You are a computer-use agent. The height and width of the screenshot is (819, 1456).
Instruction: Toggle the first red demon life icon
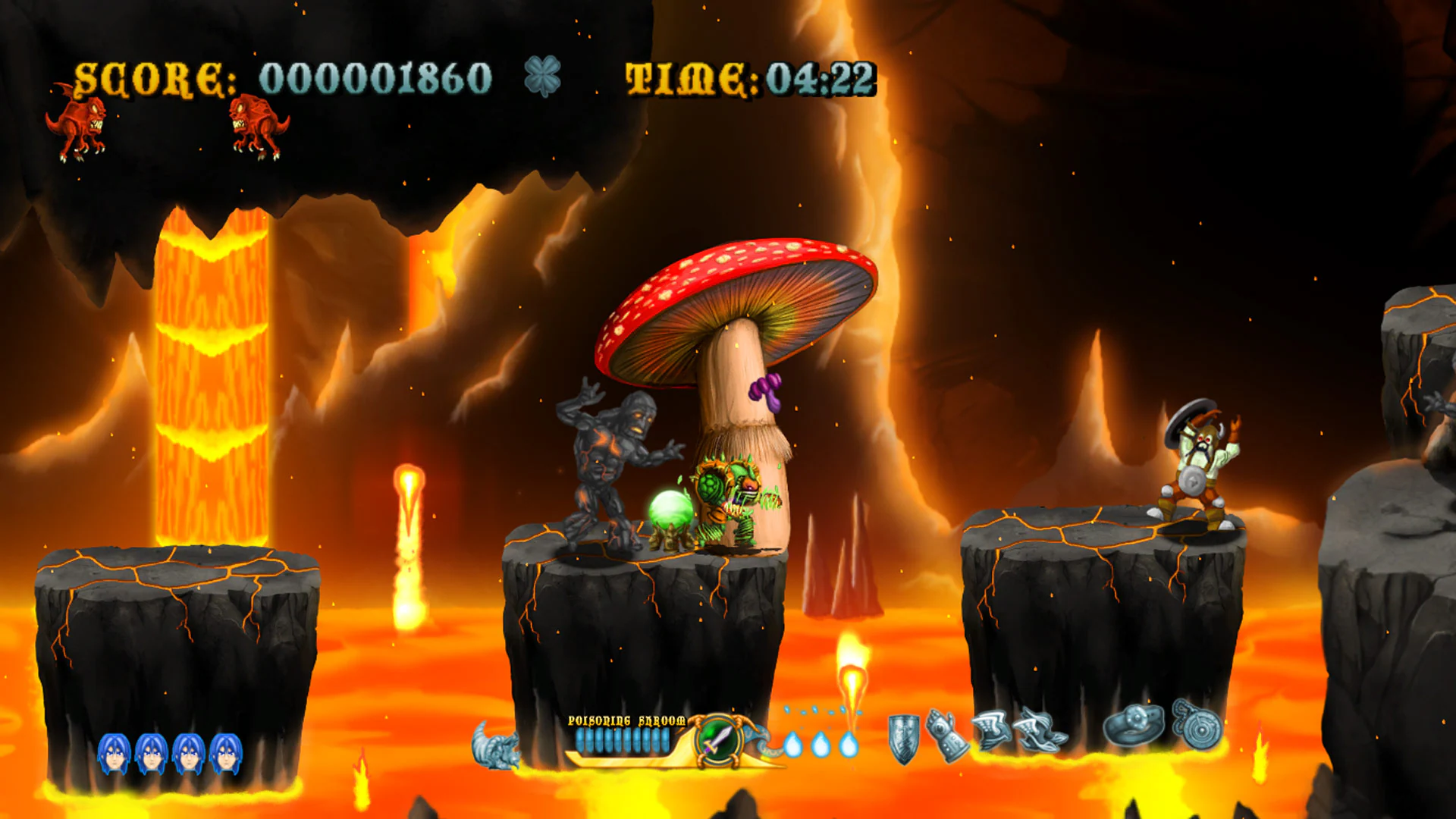[78, 127]
